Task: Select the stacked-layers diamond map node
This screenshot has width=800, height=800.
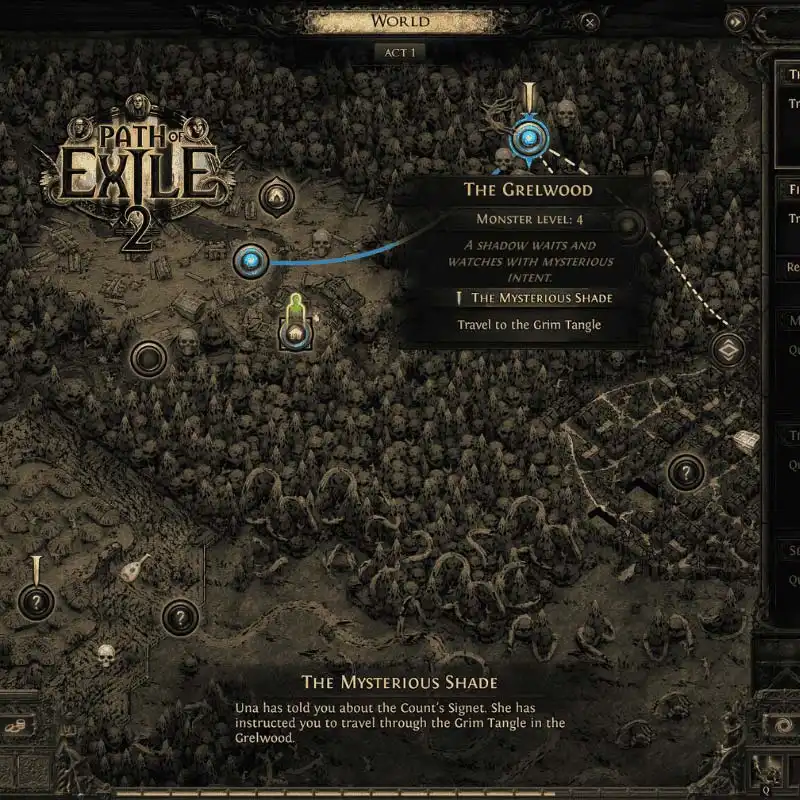Action: (728, 350)
